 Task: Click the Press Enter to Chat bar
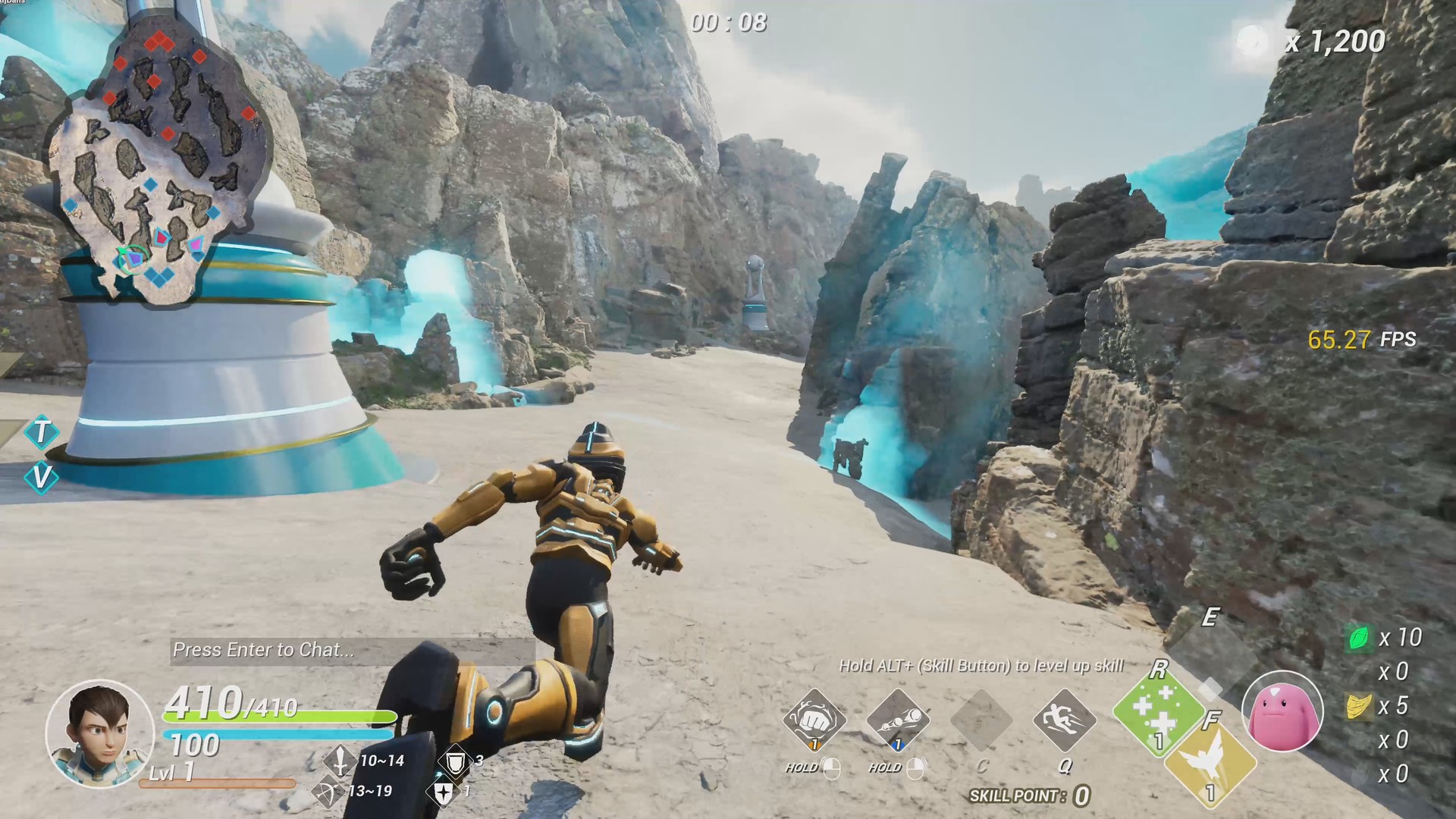[x=265, y=650]
